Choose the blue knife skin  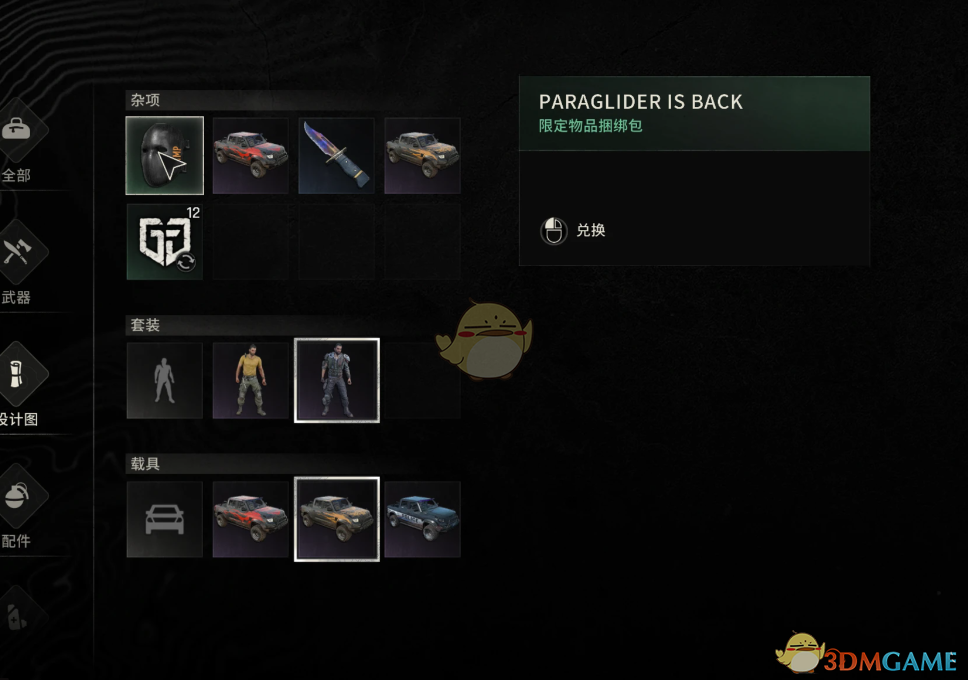coord(336,155)
